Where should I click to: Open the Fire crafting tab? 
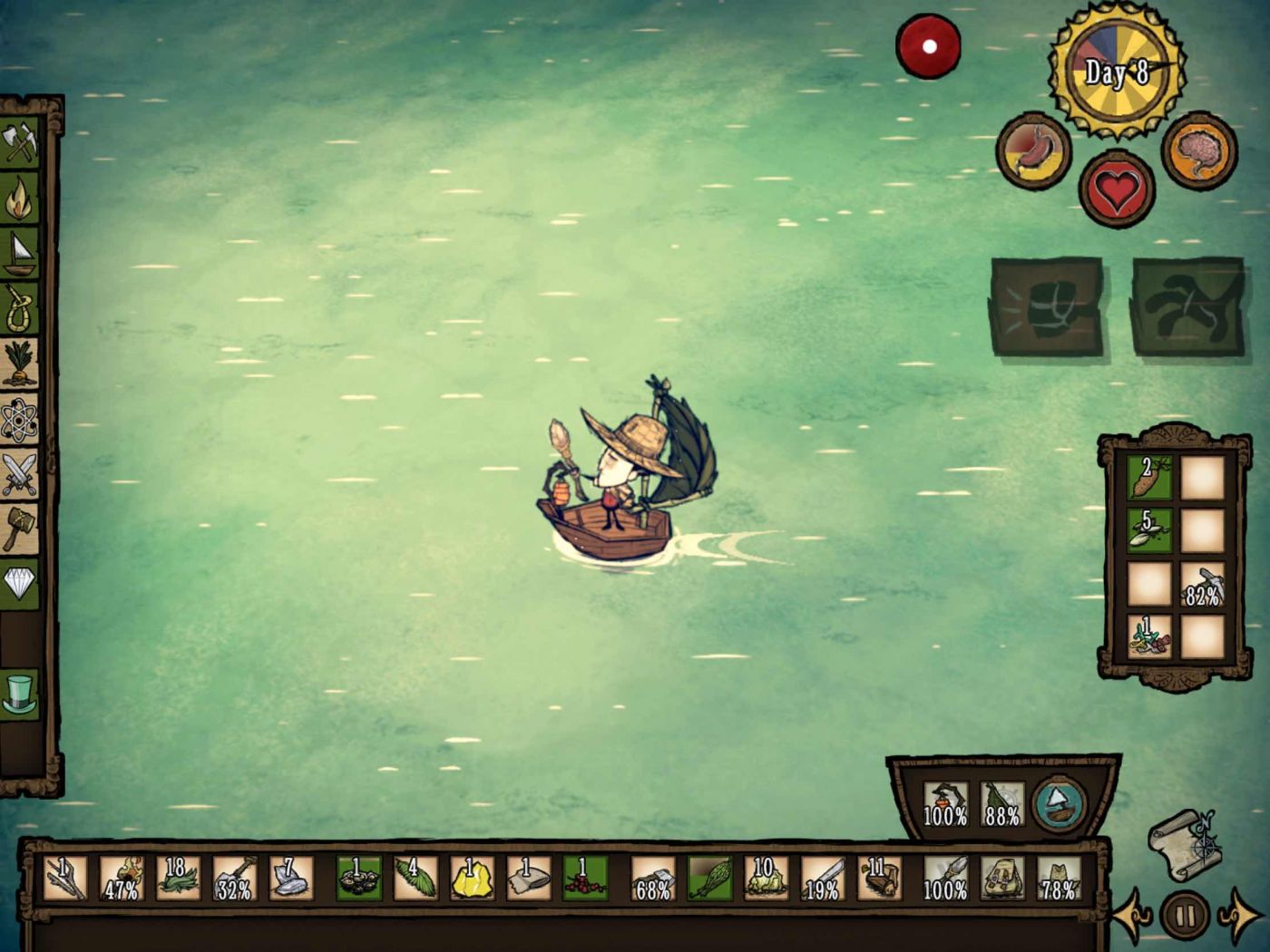[x=20, y=199]
